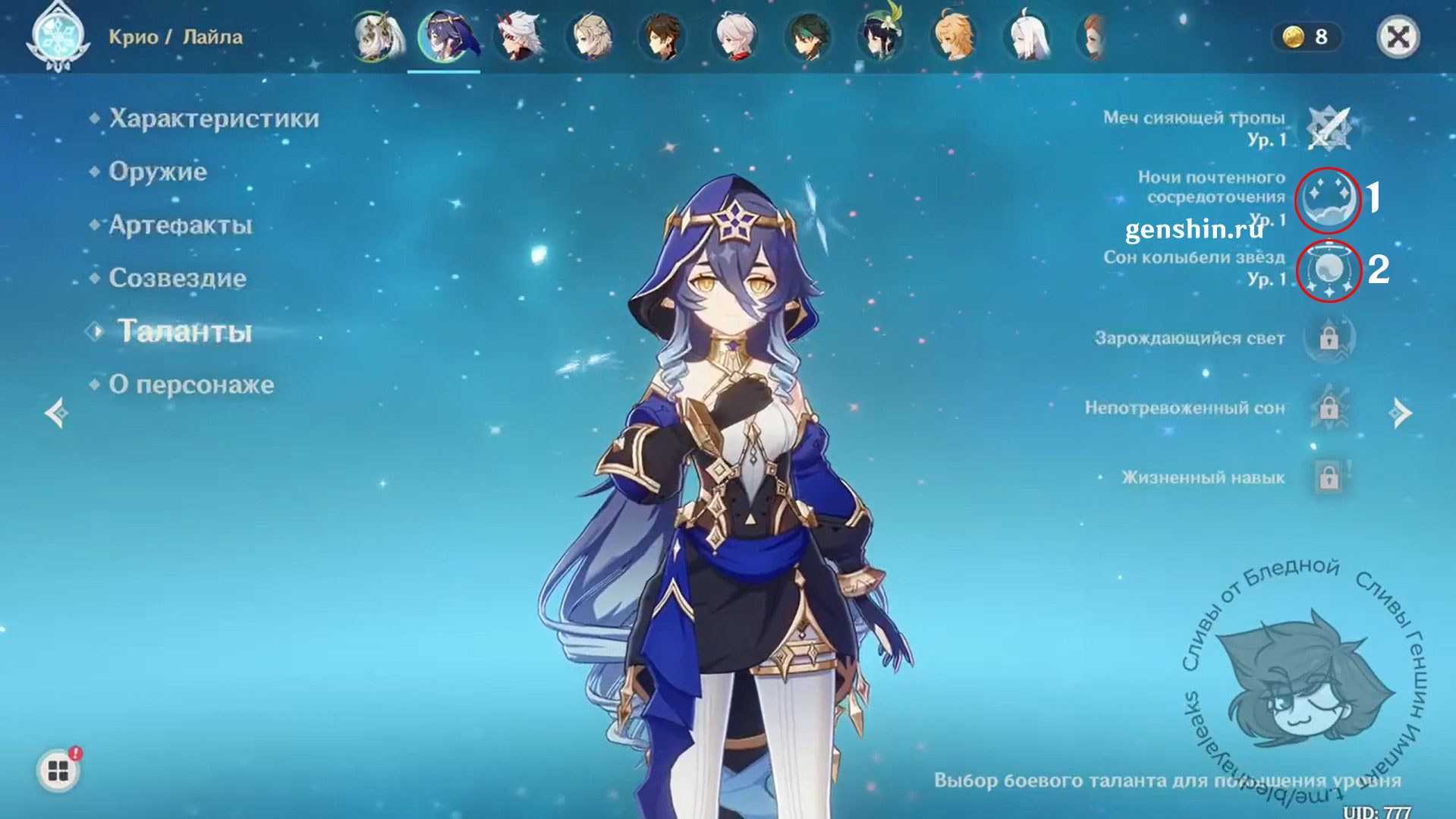Select the Меч сияющей тропы talent icon

coord(1329,128)
